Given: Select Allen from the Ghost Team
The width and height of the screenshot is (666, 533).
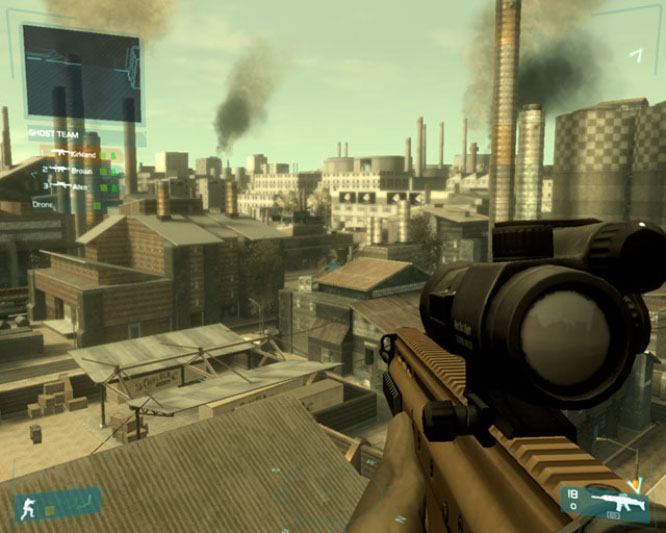Looking at the screenshot, I should click(x=80, y=187).
